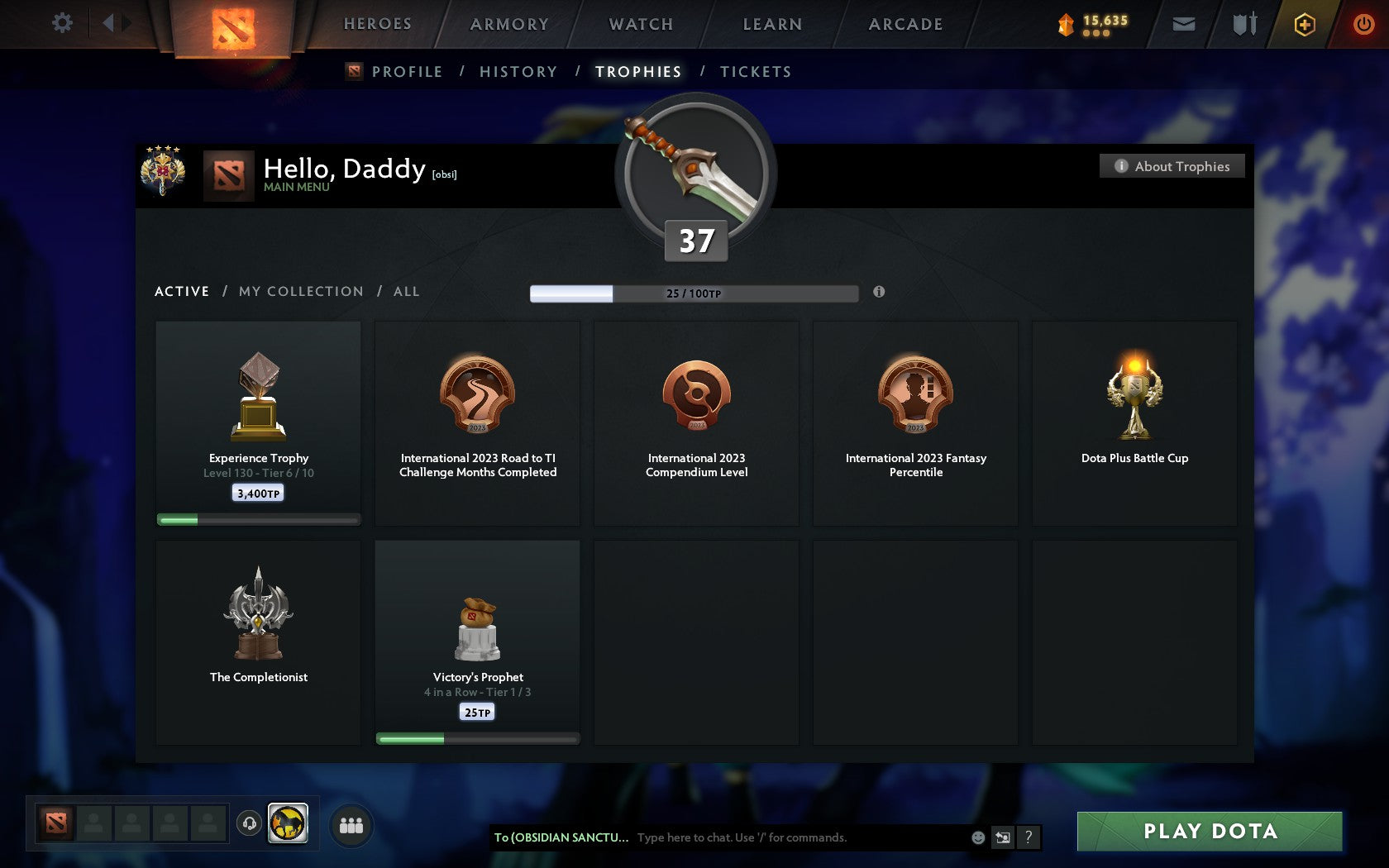This screenshot has height=868, width=1389.
Task: Open About Trophies
Action: pos(1172,166)
